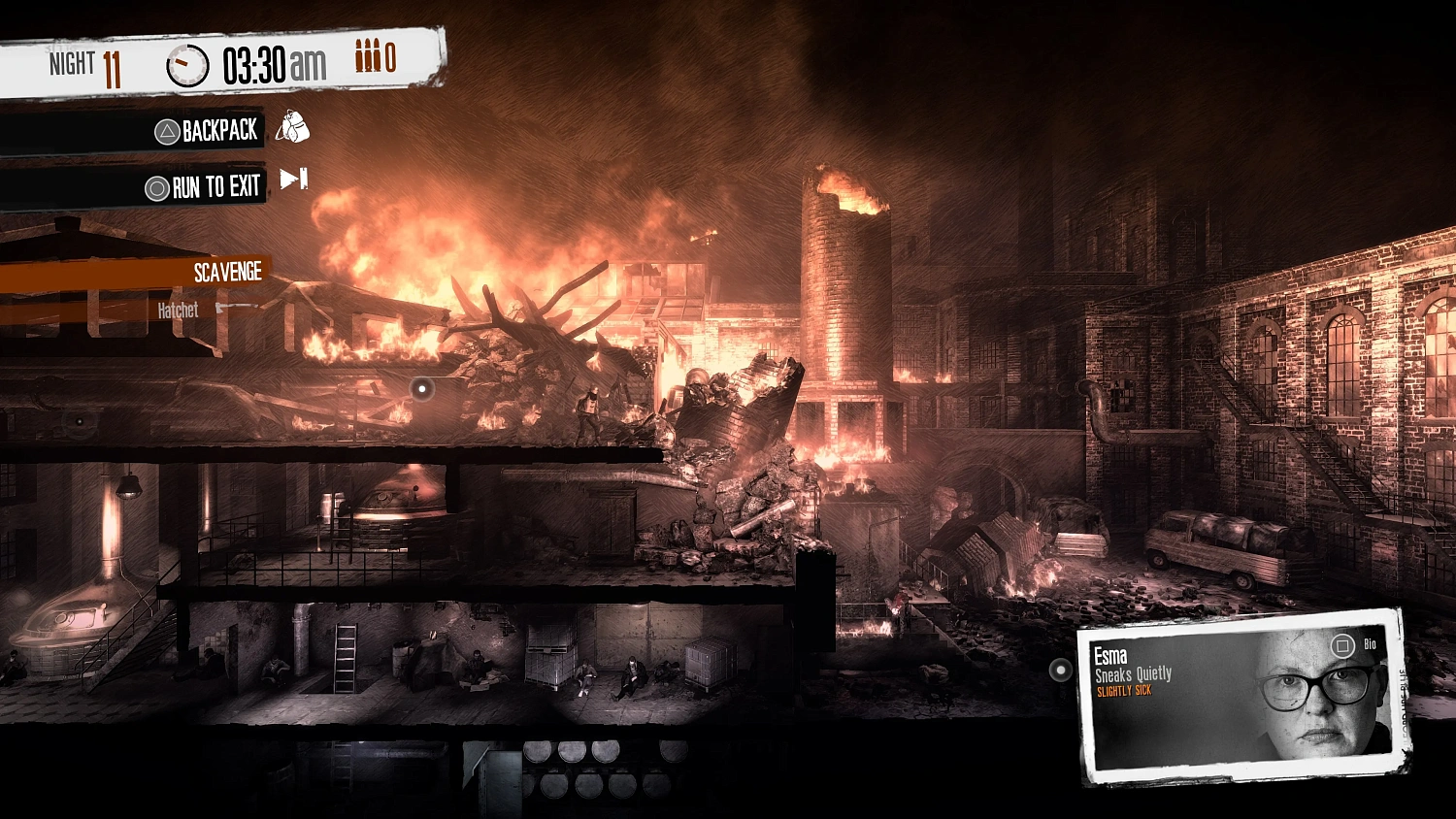
Task: Click the interaction marker near the white van
Action: click(1058, 670)
